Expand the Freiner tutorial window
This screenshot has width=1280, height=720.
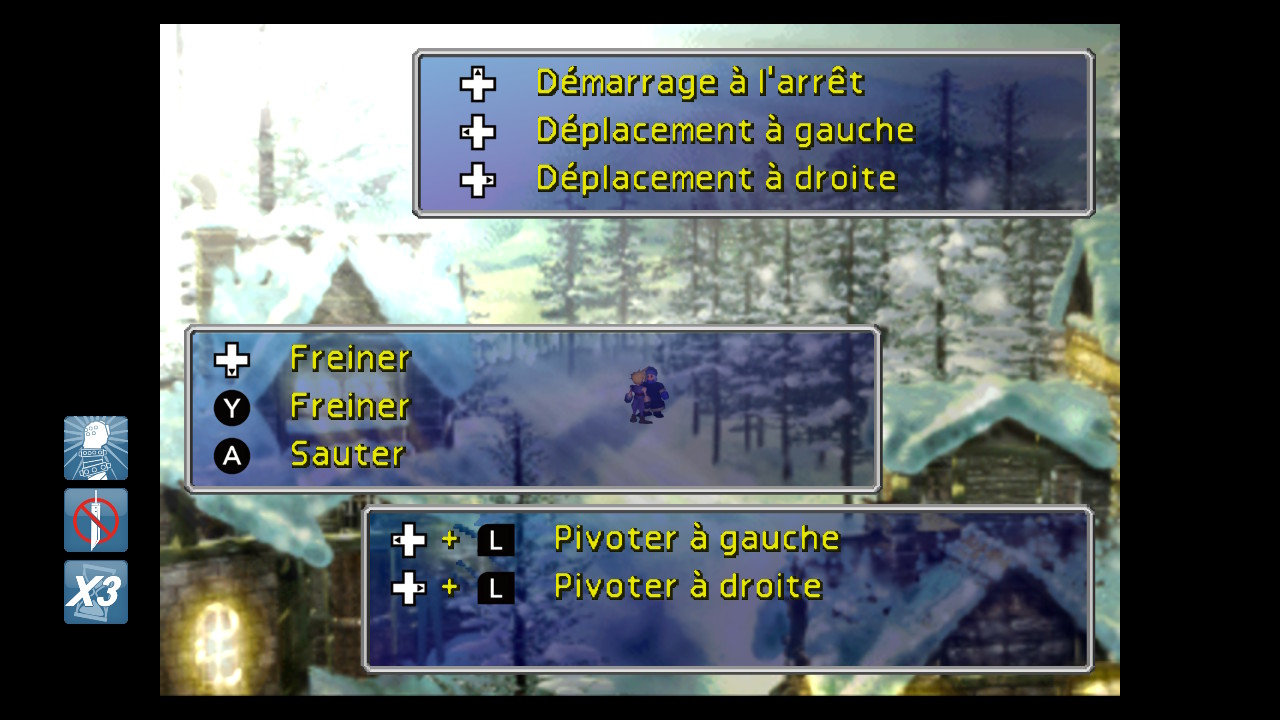pos(533,408)
